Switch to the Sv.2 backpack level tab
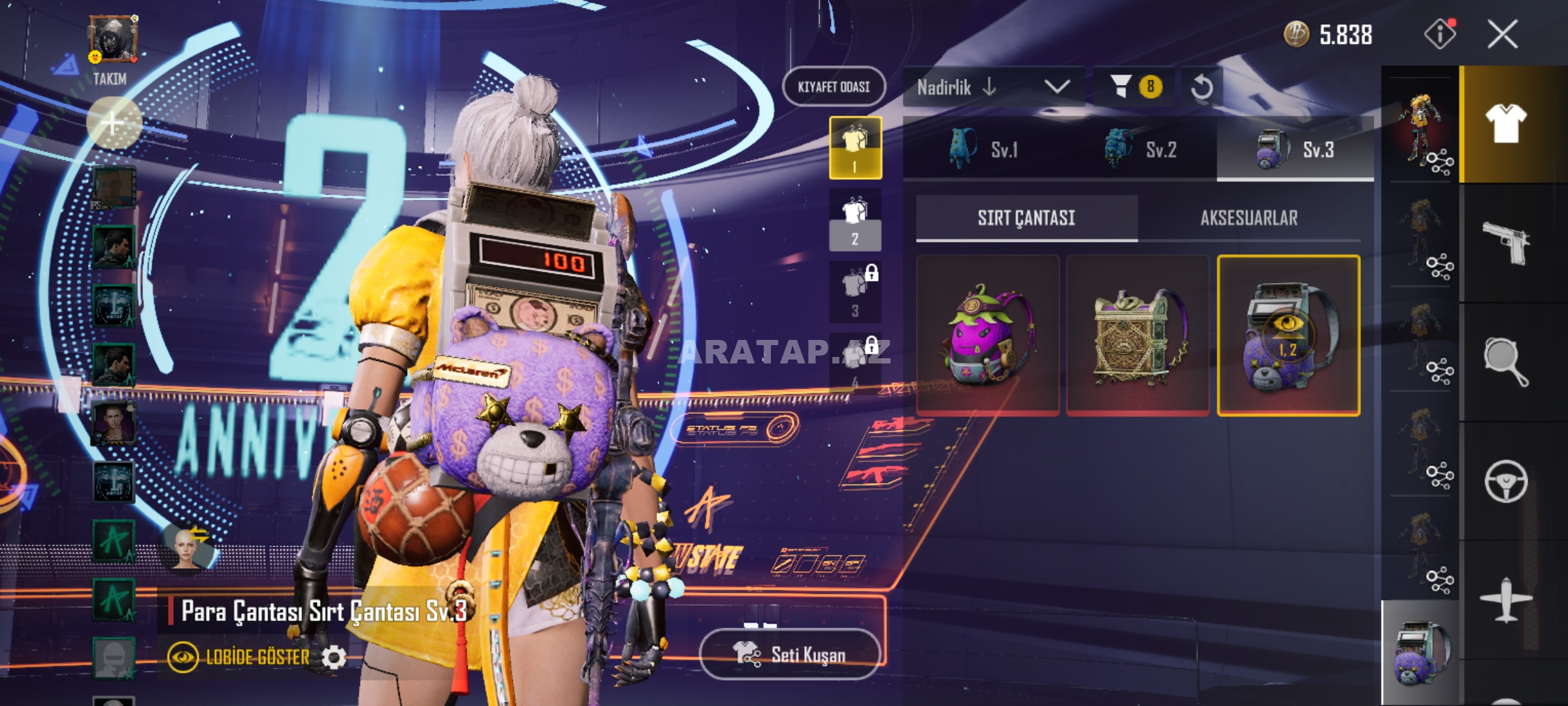1568x706 pixels. tap(1140, 150)
